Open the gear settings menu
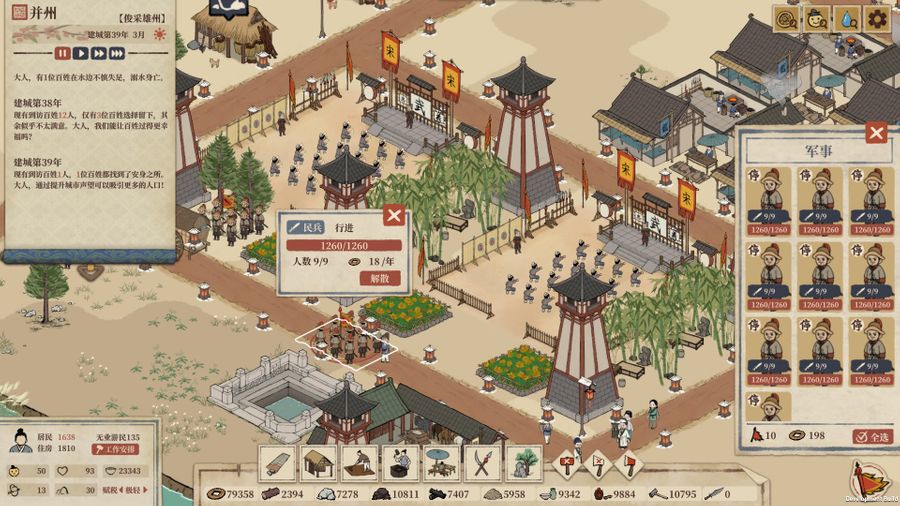This screenshot has height=506, width=900. point(877,18)
